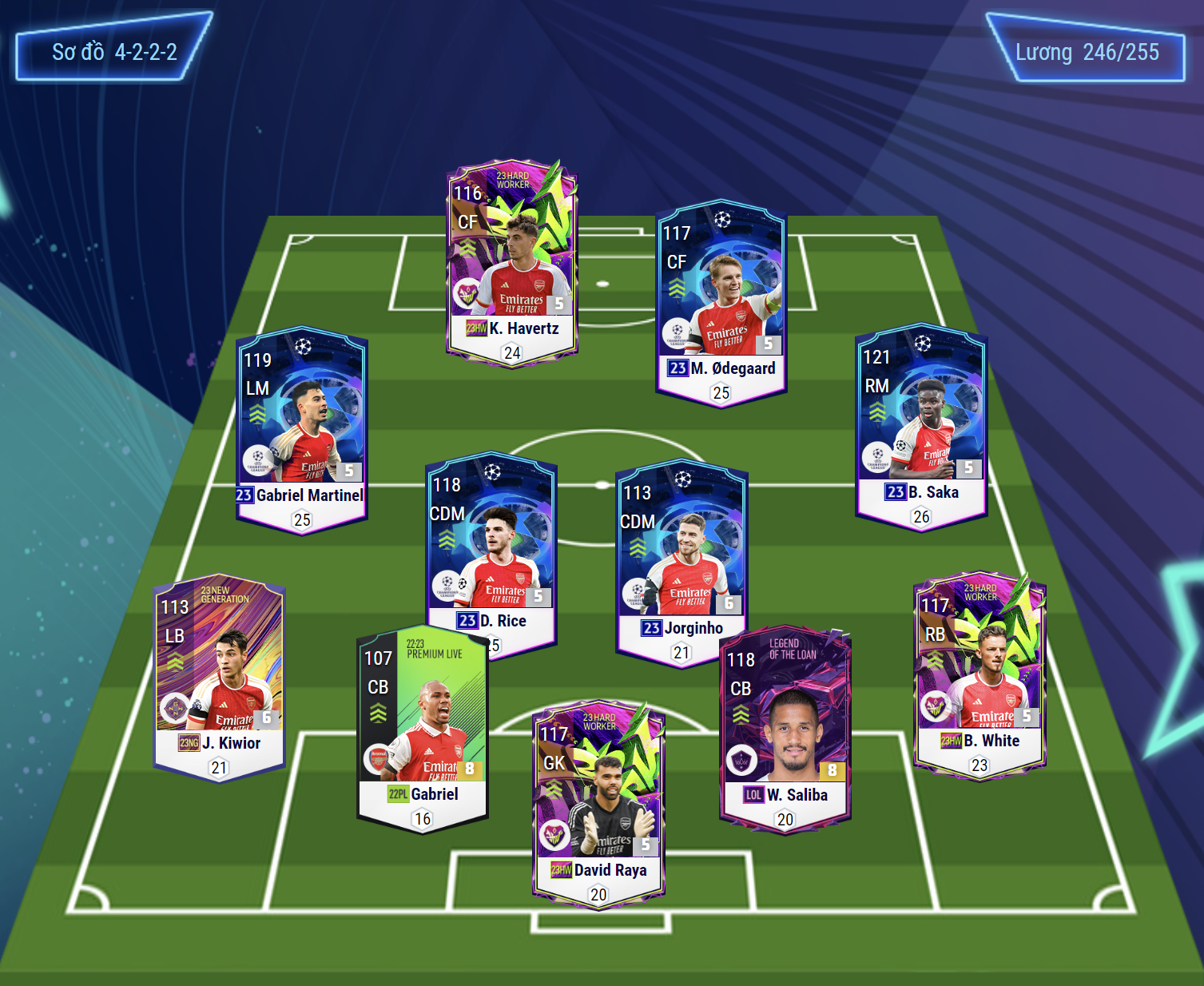
Task: Choose goalkeeper David Raya's card
Action: point(598,803)
